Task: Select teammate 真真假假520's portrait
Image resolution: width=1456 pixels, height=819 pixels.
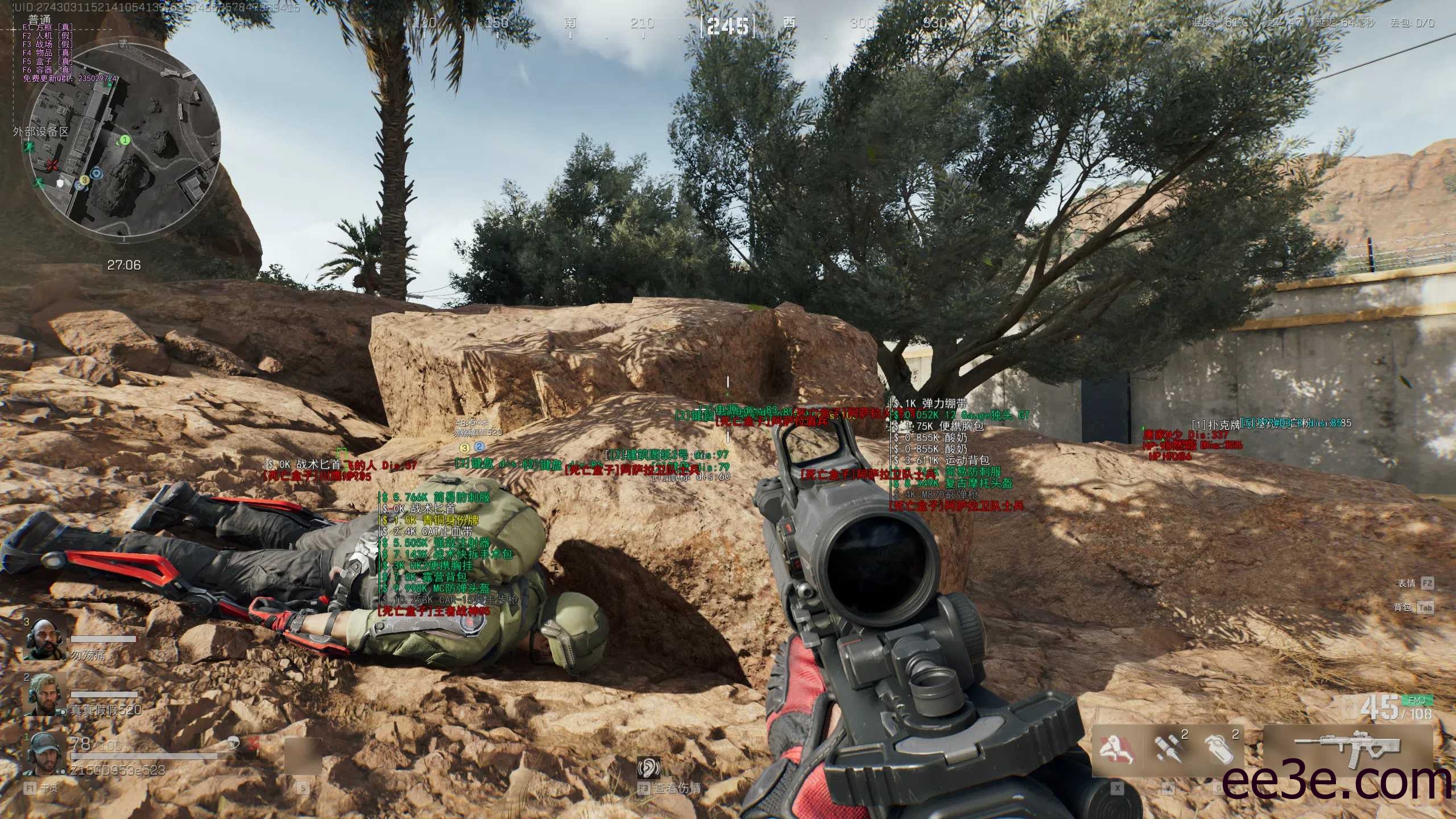Action: pos(44,695)
